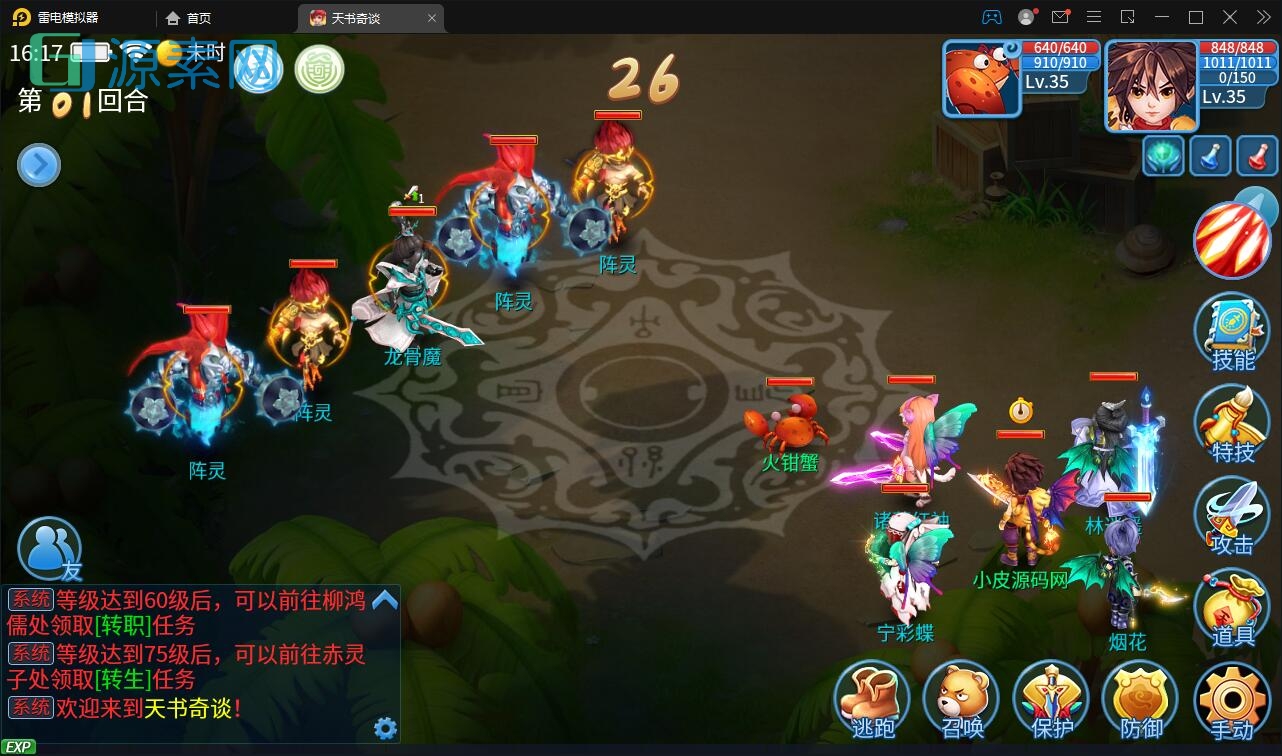
Task: Collapse the chat log with blue chevron
Action: click(383, 600)
